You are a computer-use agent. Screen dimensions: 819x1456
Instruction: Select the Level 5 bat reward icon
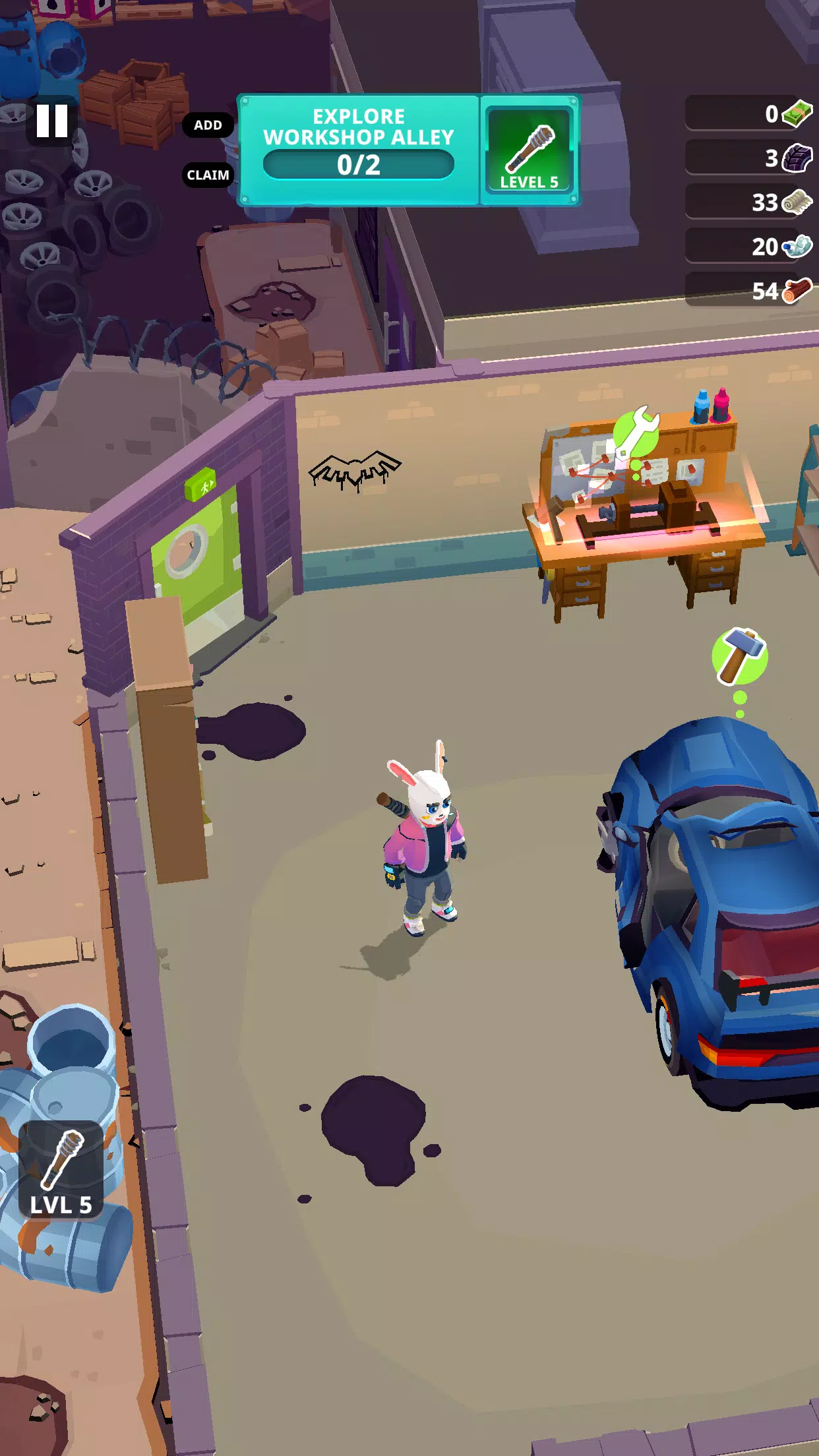tap(528, 150)
